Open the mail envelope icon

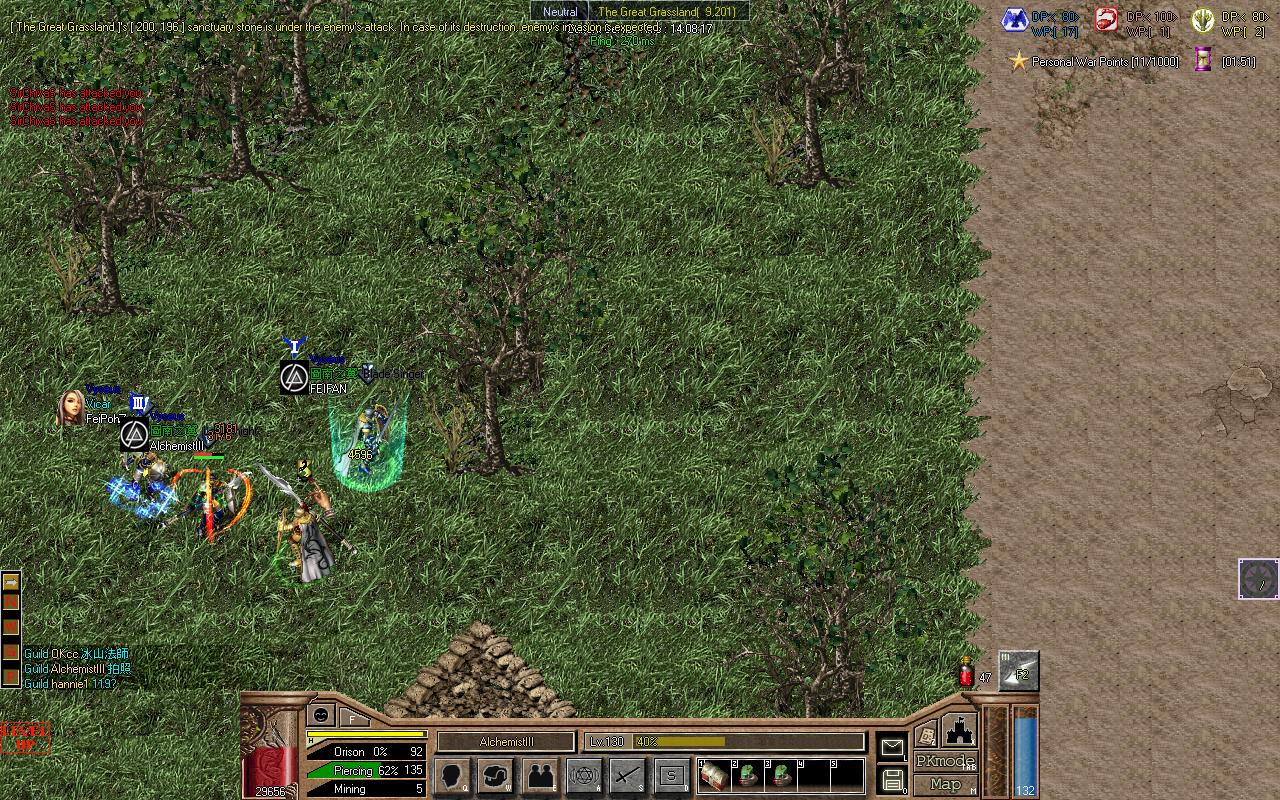[x=891, y=746]
